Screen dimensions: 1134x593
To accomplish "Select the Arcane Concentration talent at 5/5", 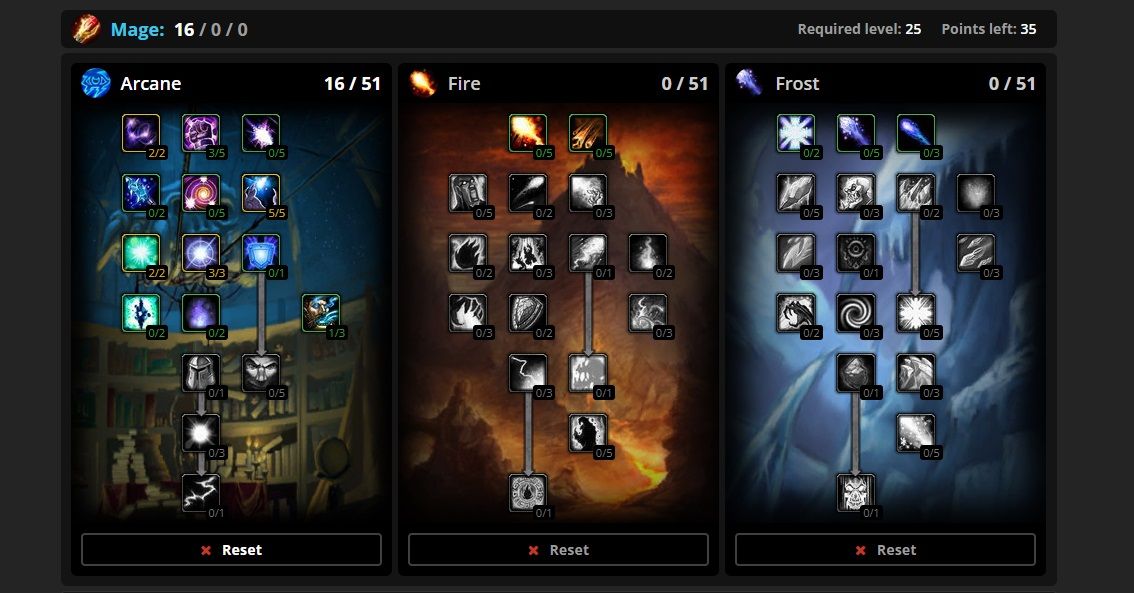I will pyautogui.click(x=261, y=193).
